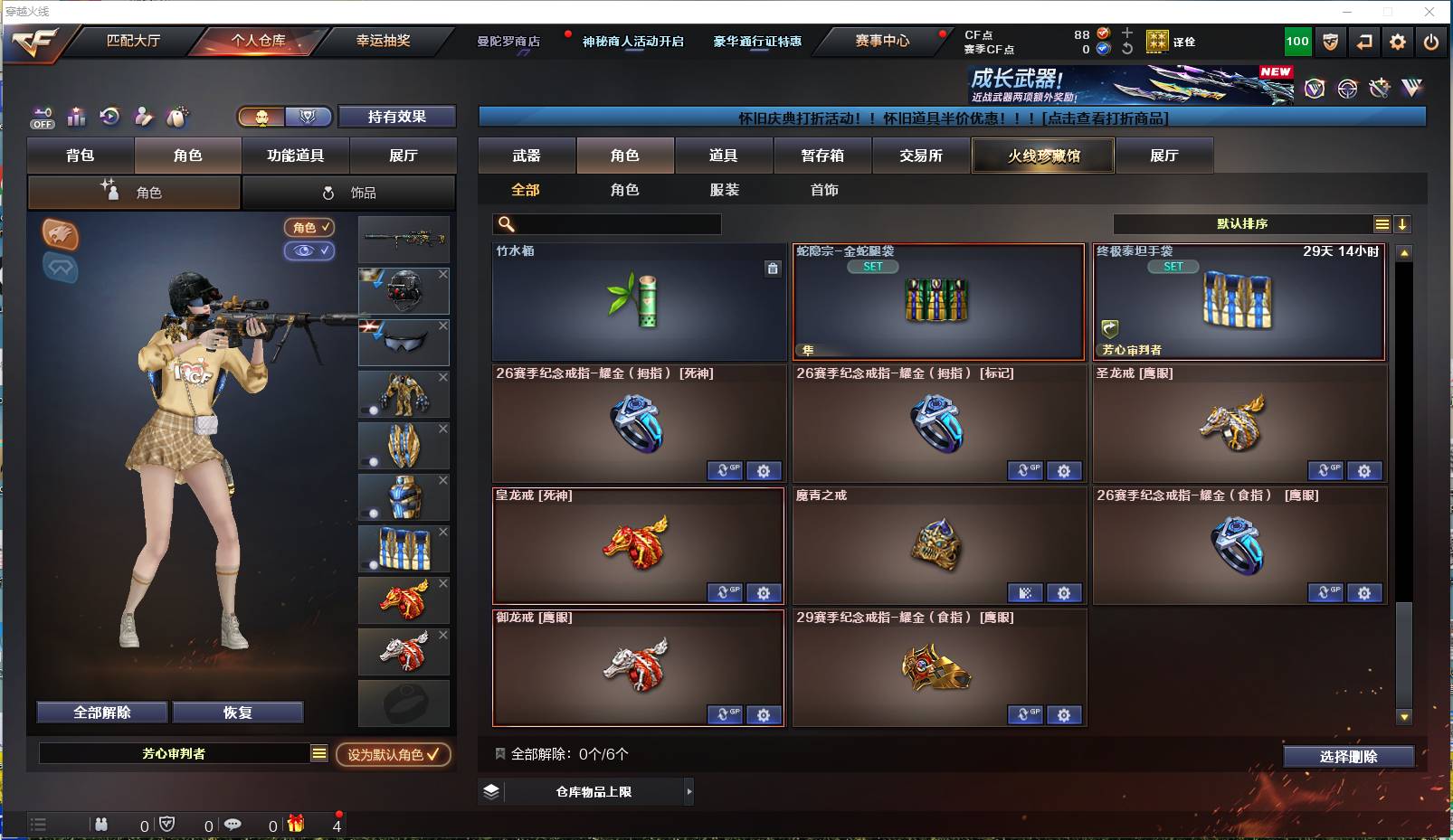Viewport: 1453px width, 840px height.
Task: Switch the crown/shield toggle to shield mode
Action: coord(308,117)
